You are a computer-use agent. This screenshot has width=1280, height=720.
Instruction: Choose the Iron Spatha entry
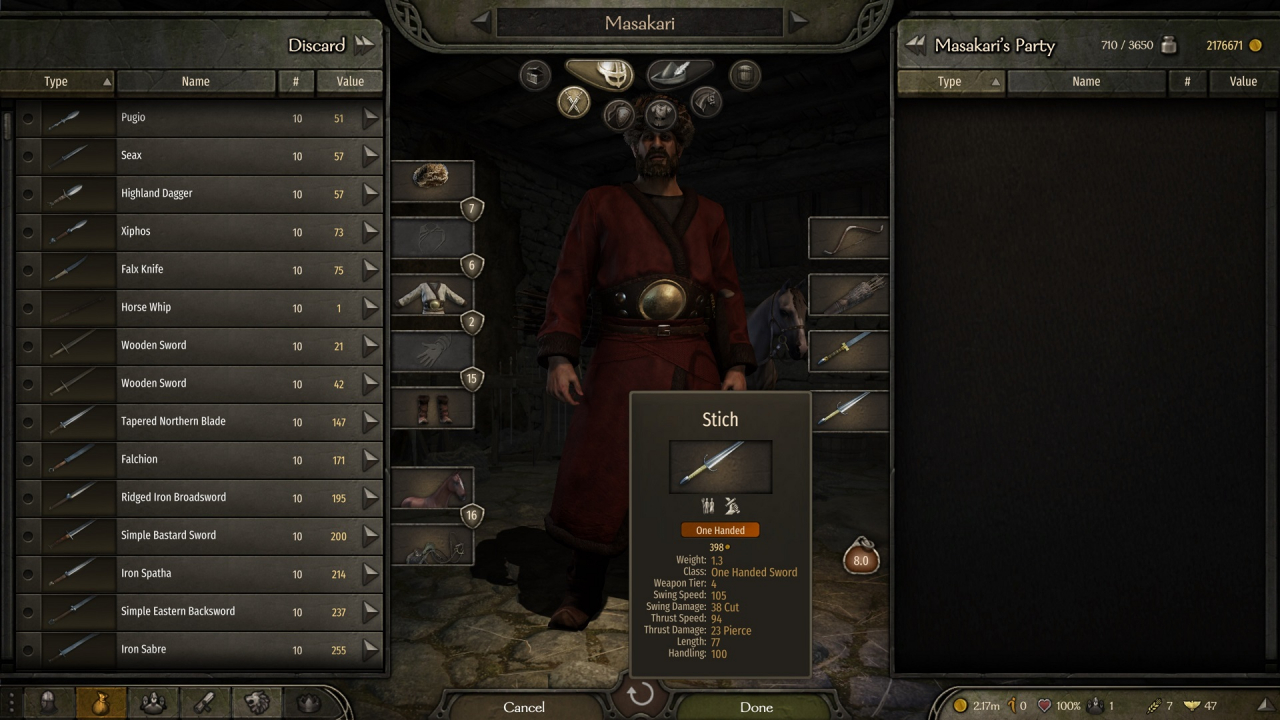200,574
